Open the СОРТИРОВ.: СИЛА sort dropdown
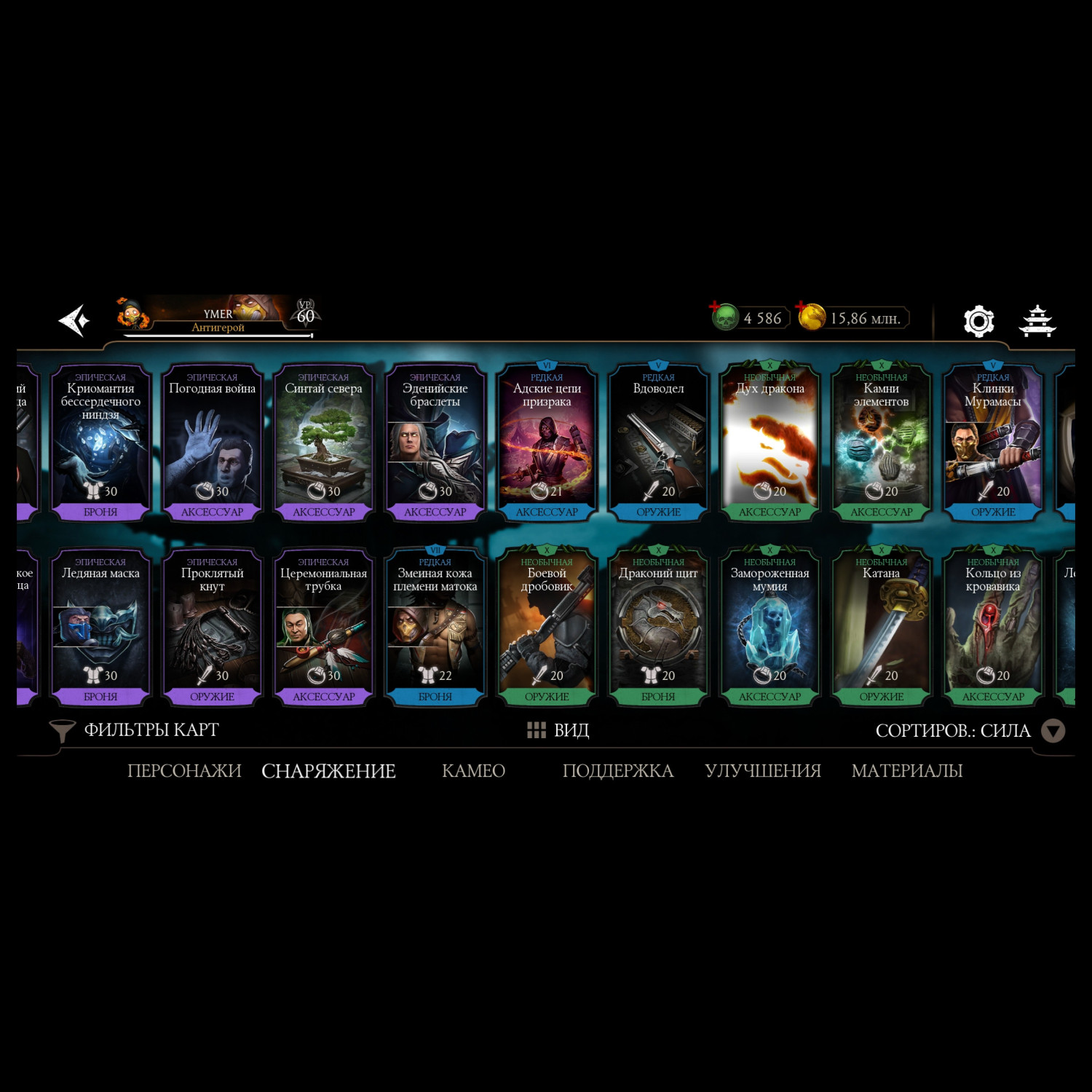 (x=968, y=730)
